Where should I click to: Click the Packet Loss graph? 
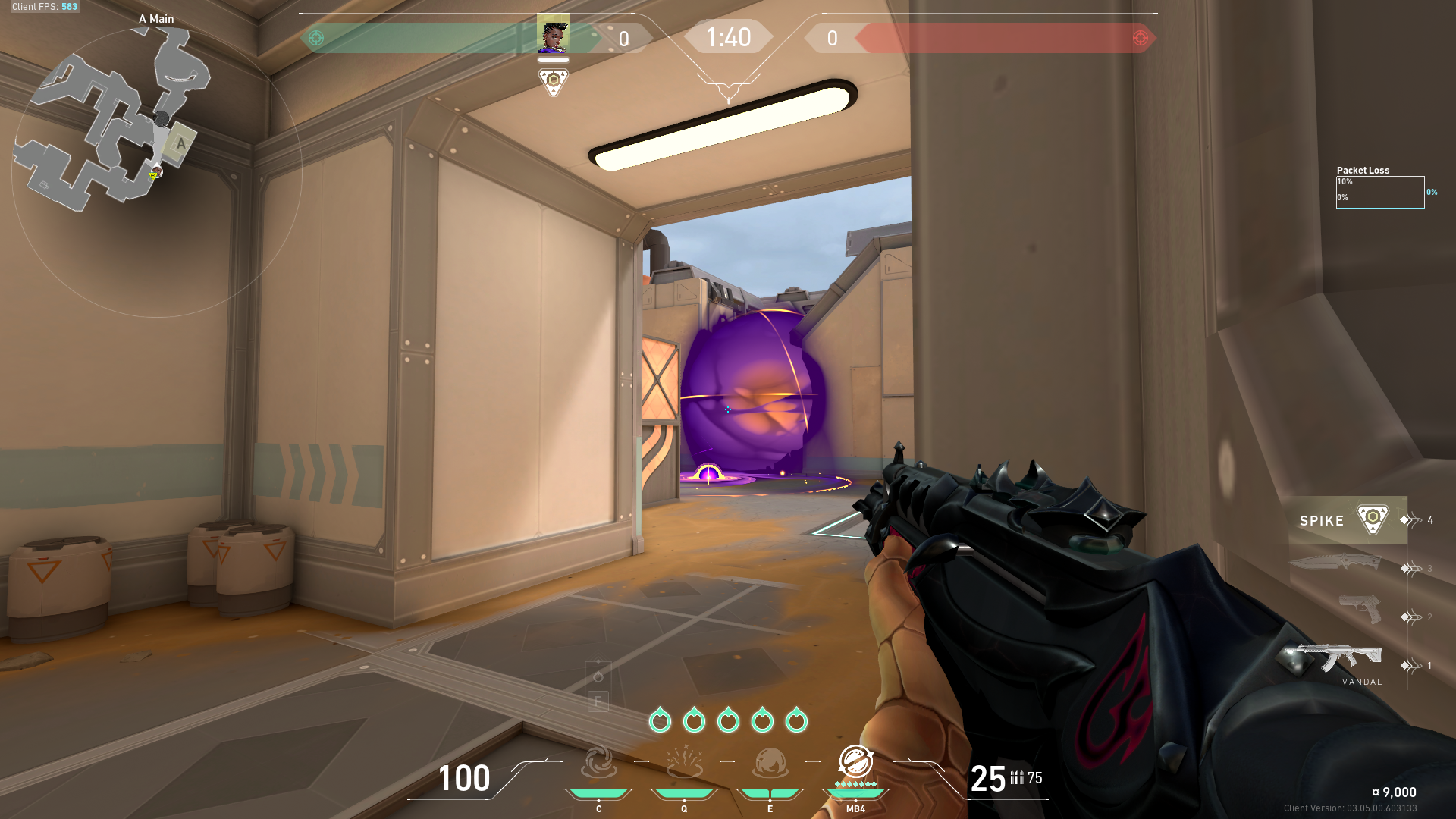coord(1379,192)
